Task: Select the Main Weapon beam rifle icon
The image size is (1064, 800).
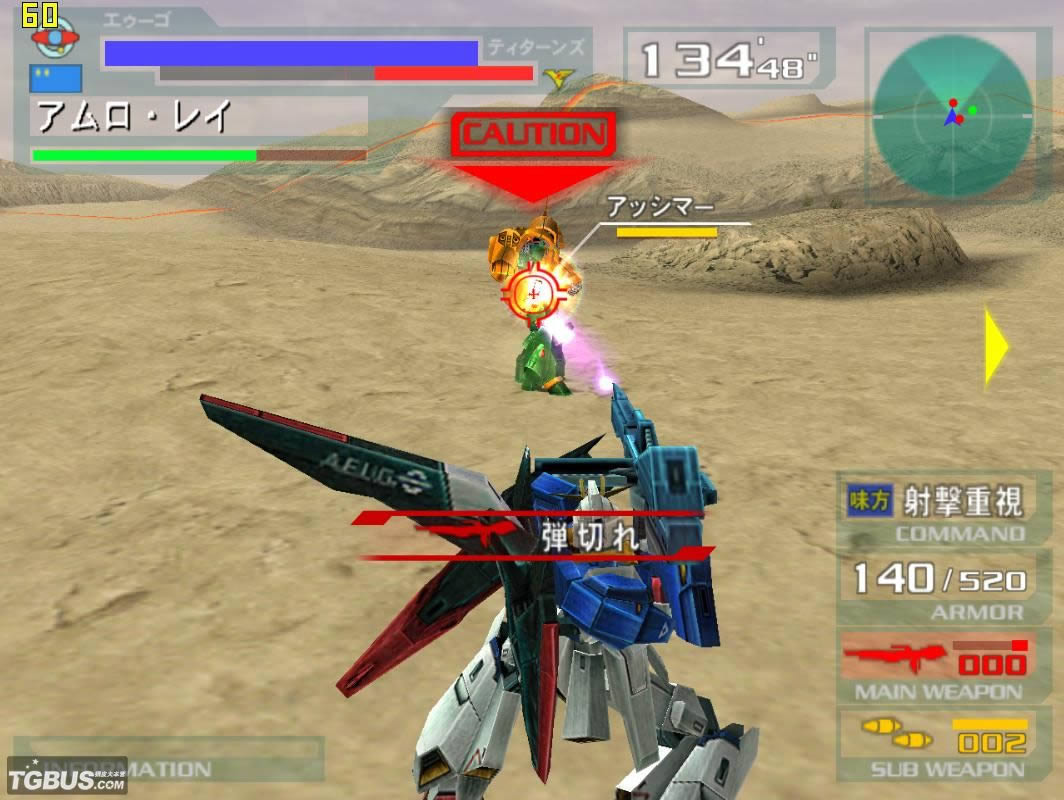Action: (893, 659)
